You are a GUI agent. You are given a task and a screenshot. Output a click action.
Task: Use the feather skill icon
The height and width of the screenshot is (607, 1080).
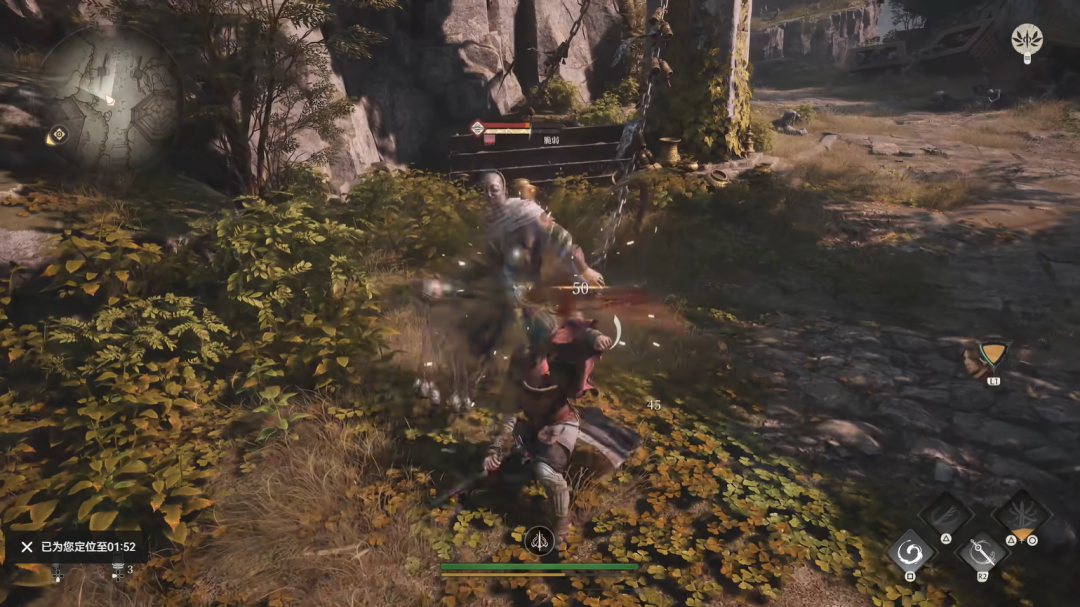[x=945, y=514]
